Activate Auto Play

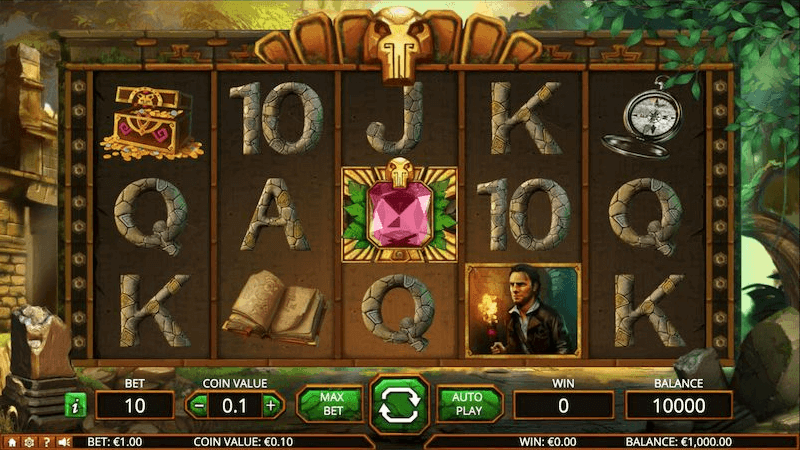click(466, 404)
